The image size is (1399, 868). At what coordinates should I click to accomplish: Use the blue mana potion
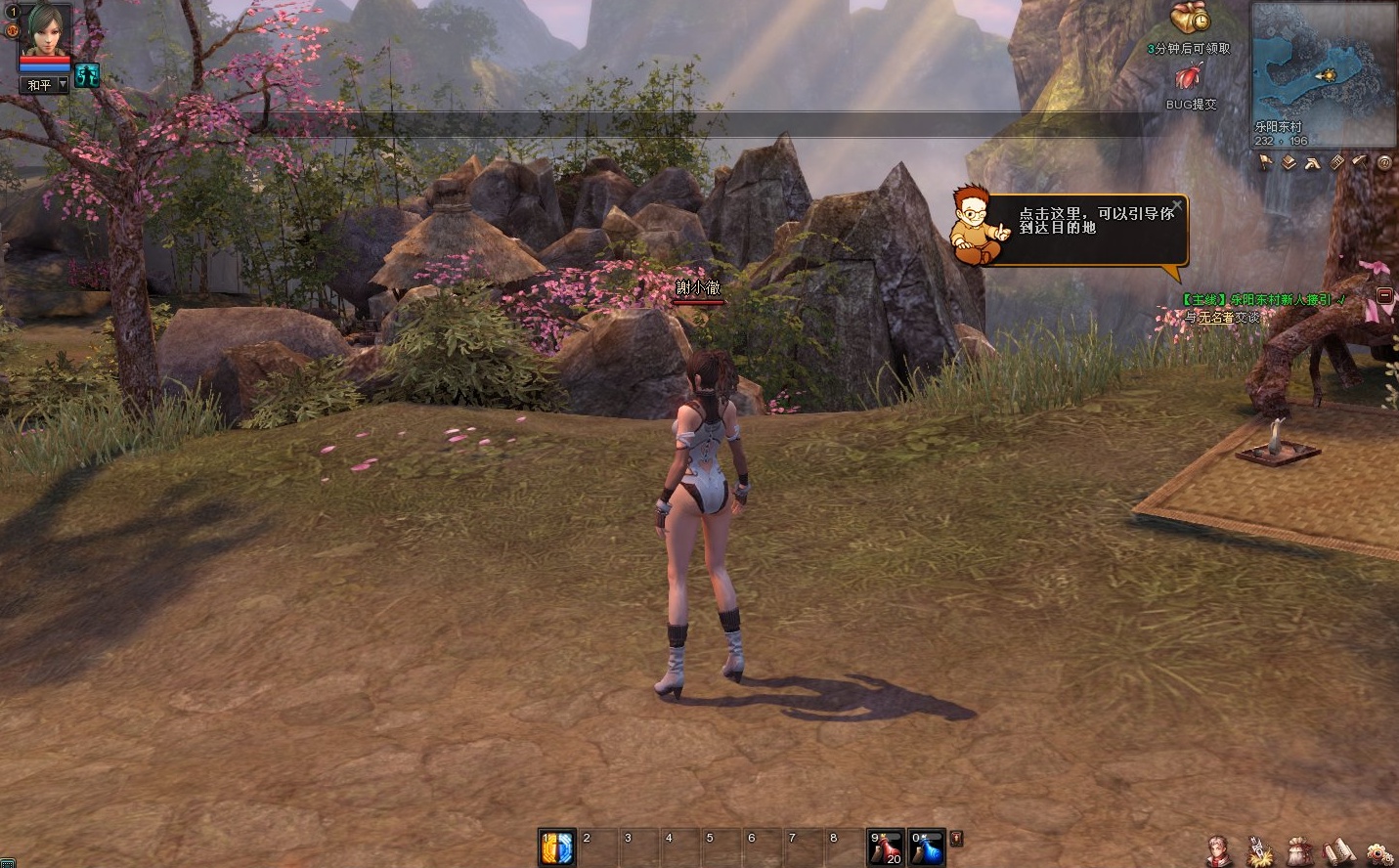click(x=927, y=847)
